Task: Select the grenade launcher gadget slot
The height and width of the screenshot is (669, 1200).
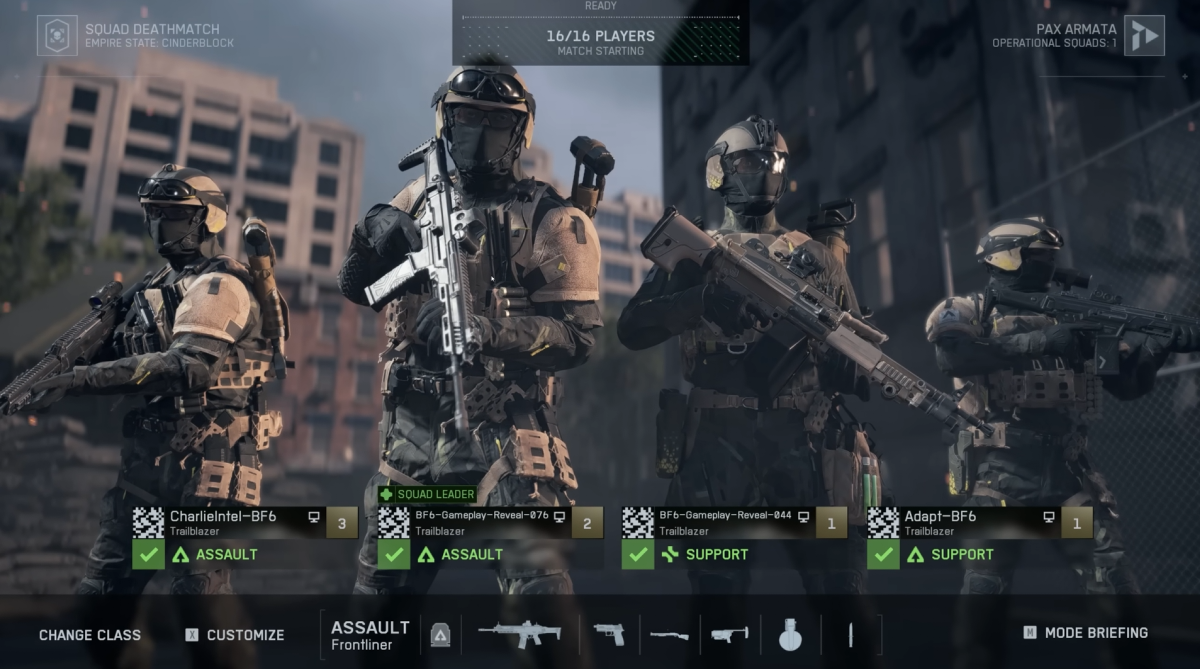Action: (729, 634)
